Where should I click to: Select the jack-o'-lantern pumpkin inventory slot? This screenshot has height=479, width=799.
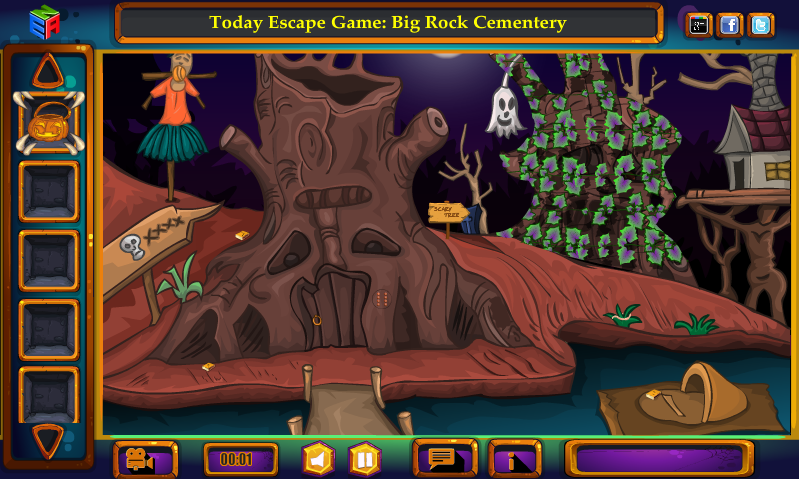(x=48, y=123)
